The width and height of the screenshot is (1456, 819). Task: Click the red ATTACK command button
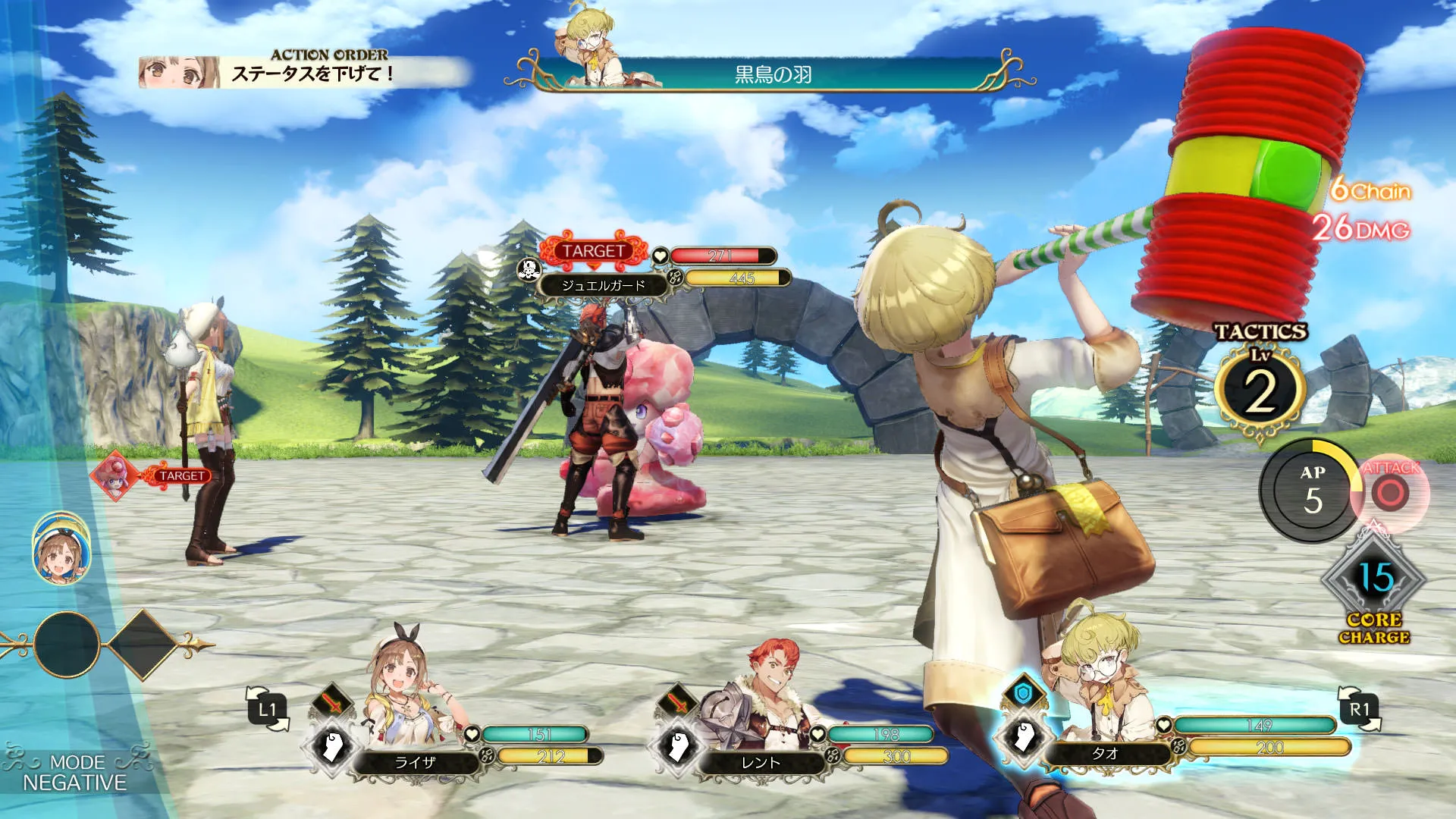[x=1390, y=493]
